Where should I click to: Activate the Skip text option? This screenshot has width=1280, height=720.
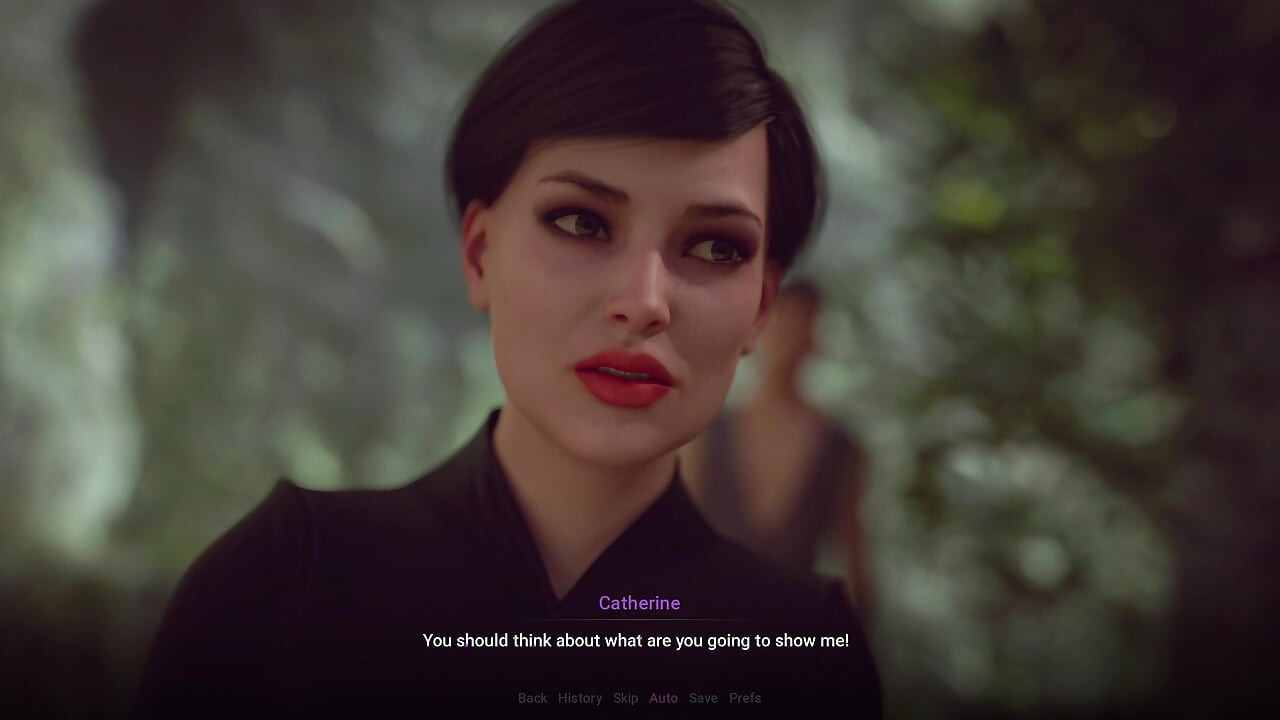pos(625,698)
